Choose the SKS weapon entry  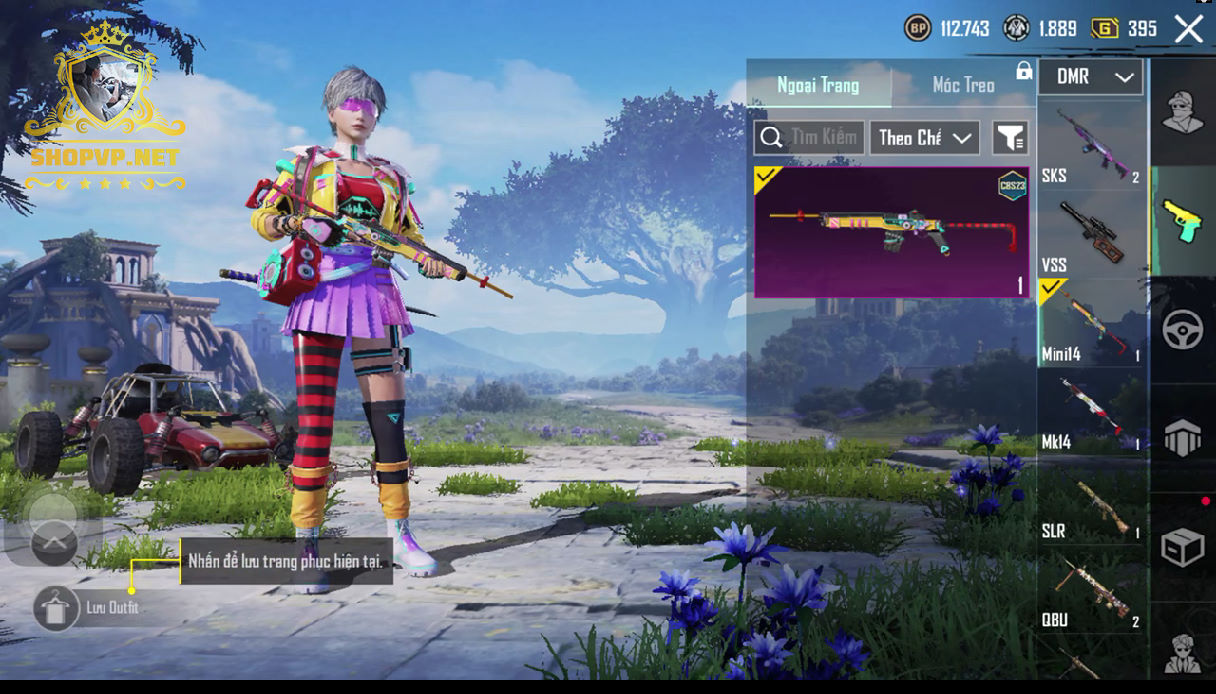tap(1091, 147)
